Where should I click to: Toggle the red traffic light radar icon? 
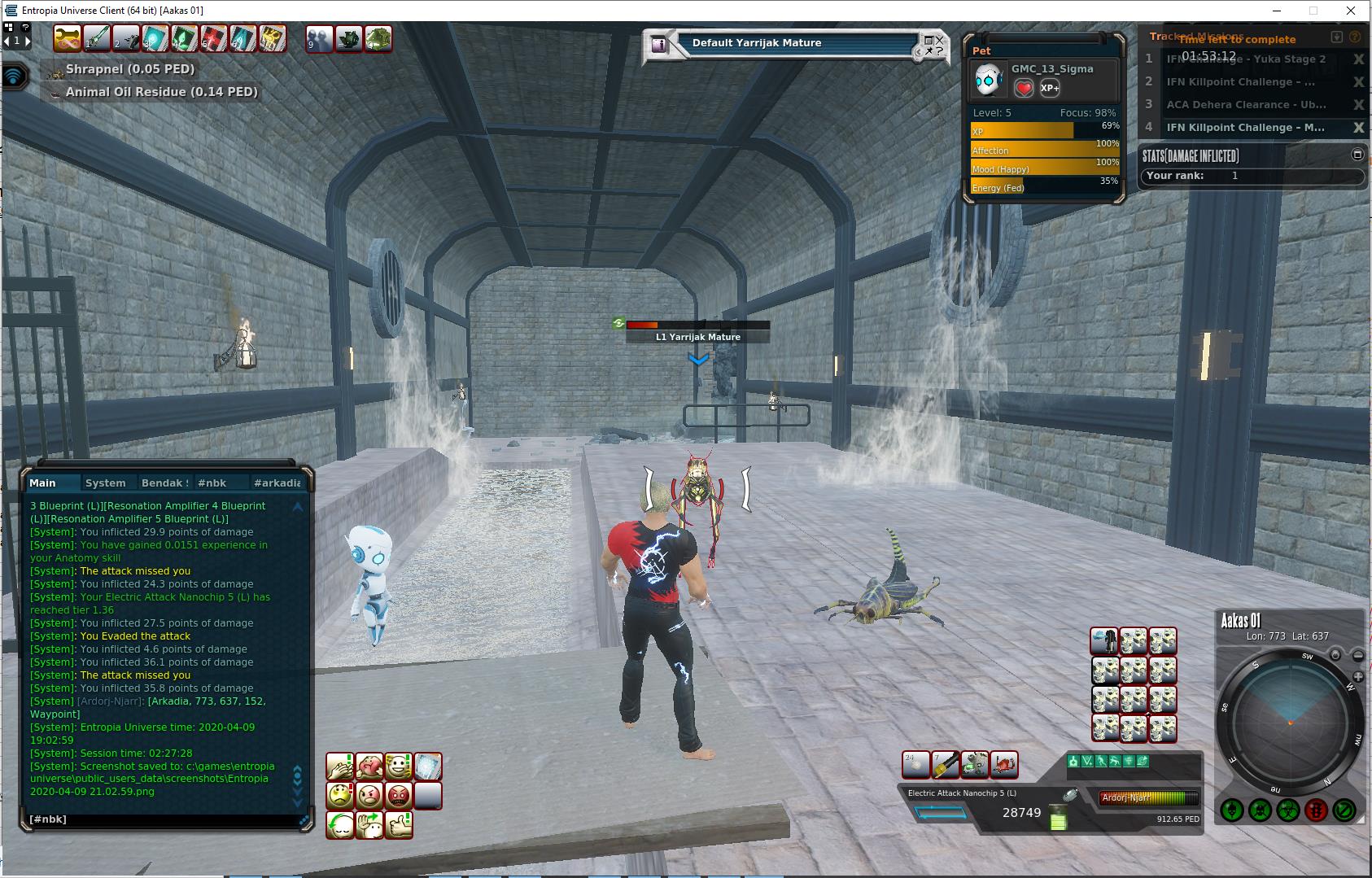click(1316, 810)
